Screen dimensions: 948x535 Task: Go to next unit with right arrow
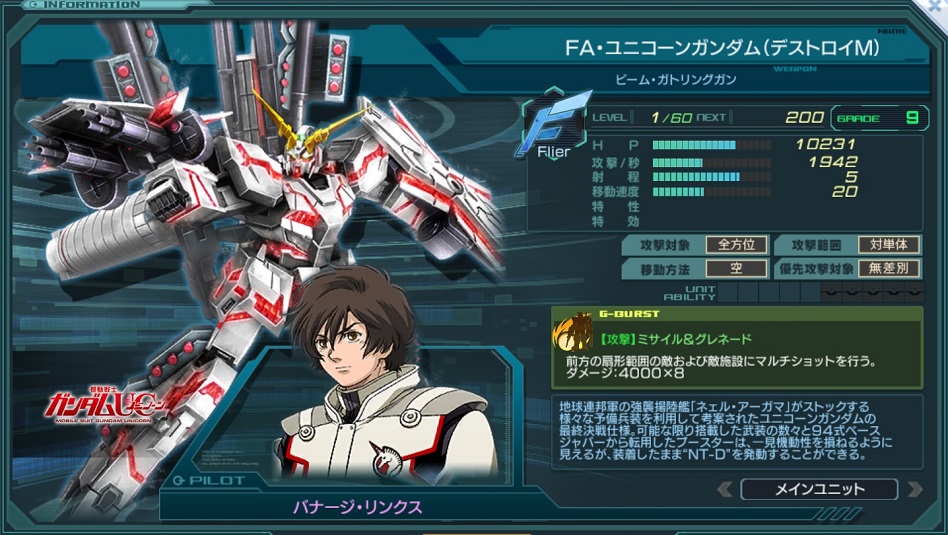912,490
